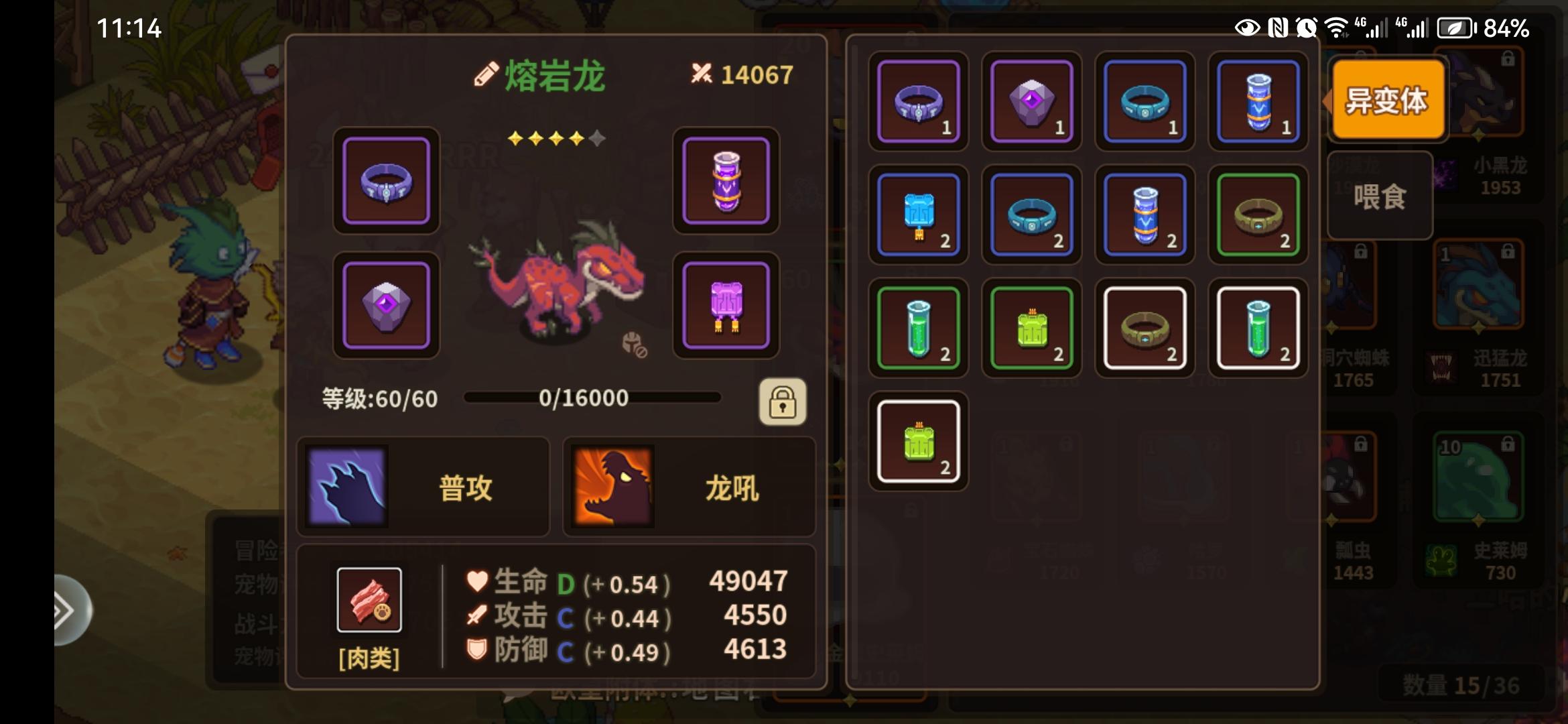1568x724 pixels.
Task: Select the 普攻 skill claw icon
Action: pyautogui.click(x=346, y=487)
